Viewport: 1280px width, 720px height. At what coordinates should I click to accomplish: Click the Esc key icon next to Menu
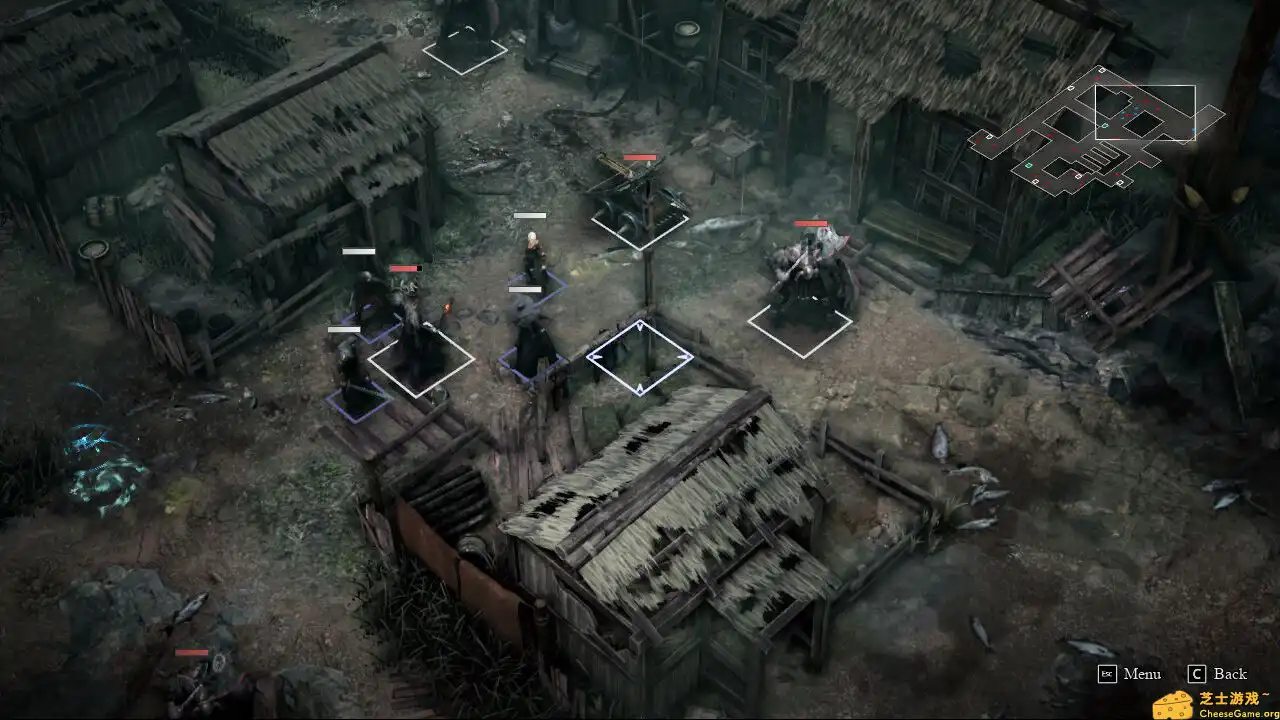point(1108,674)
